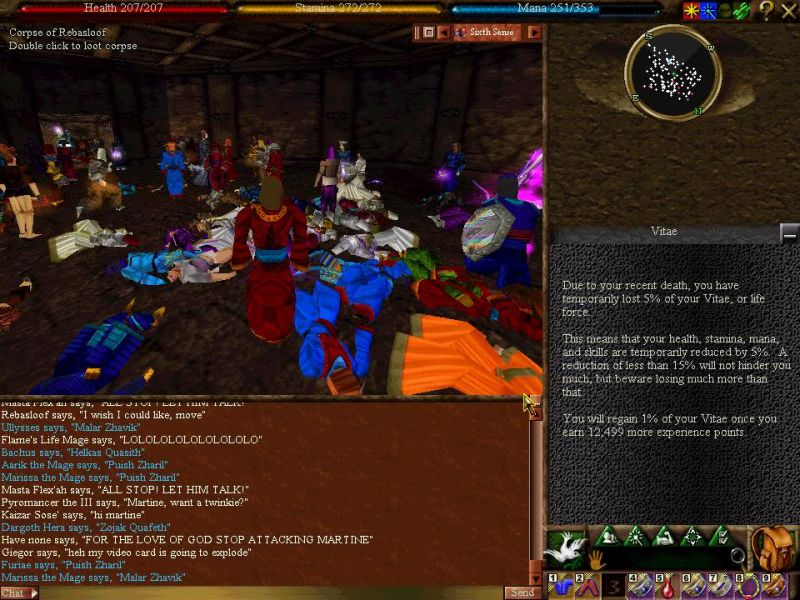This screenshot has height=600, width=800.
Task: Click the chat text input field
Action: [270, 592]
